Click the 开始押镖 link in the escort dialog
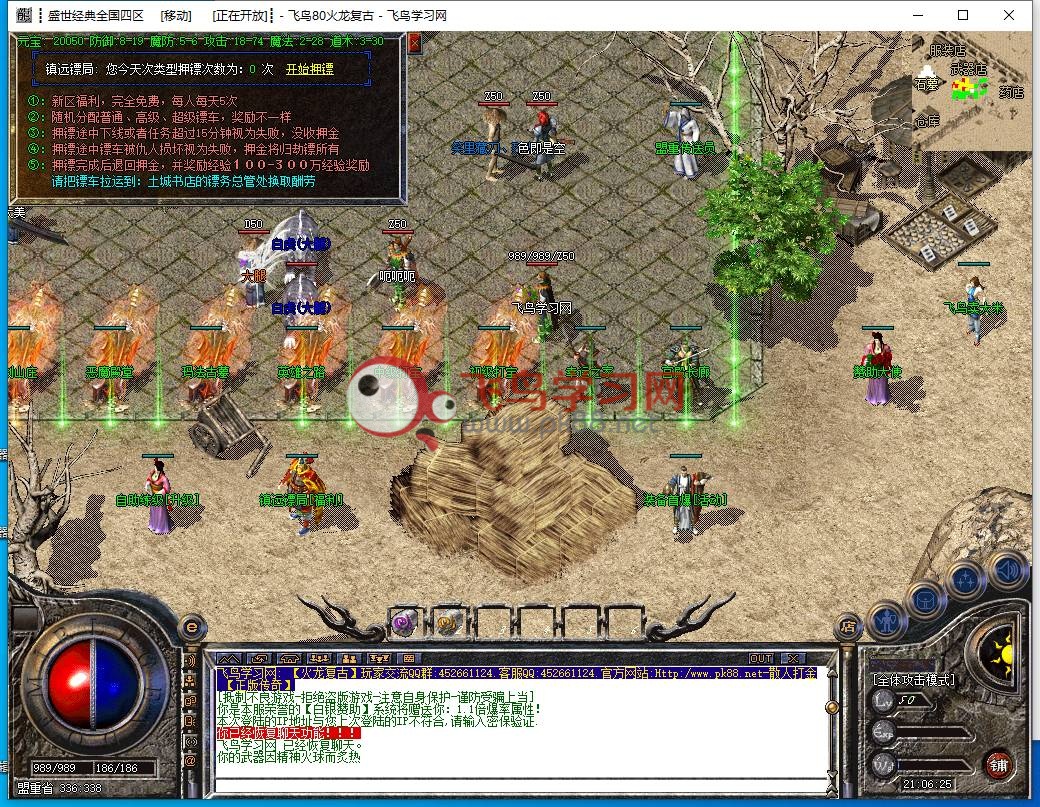This screenshot has width=1040, height=807. pyautogui.click(x=310, y=70)
